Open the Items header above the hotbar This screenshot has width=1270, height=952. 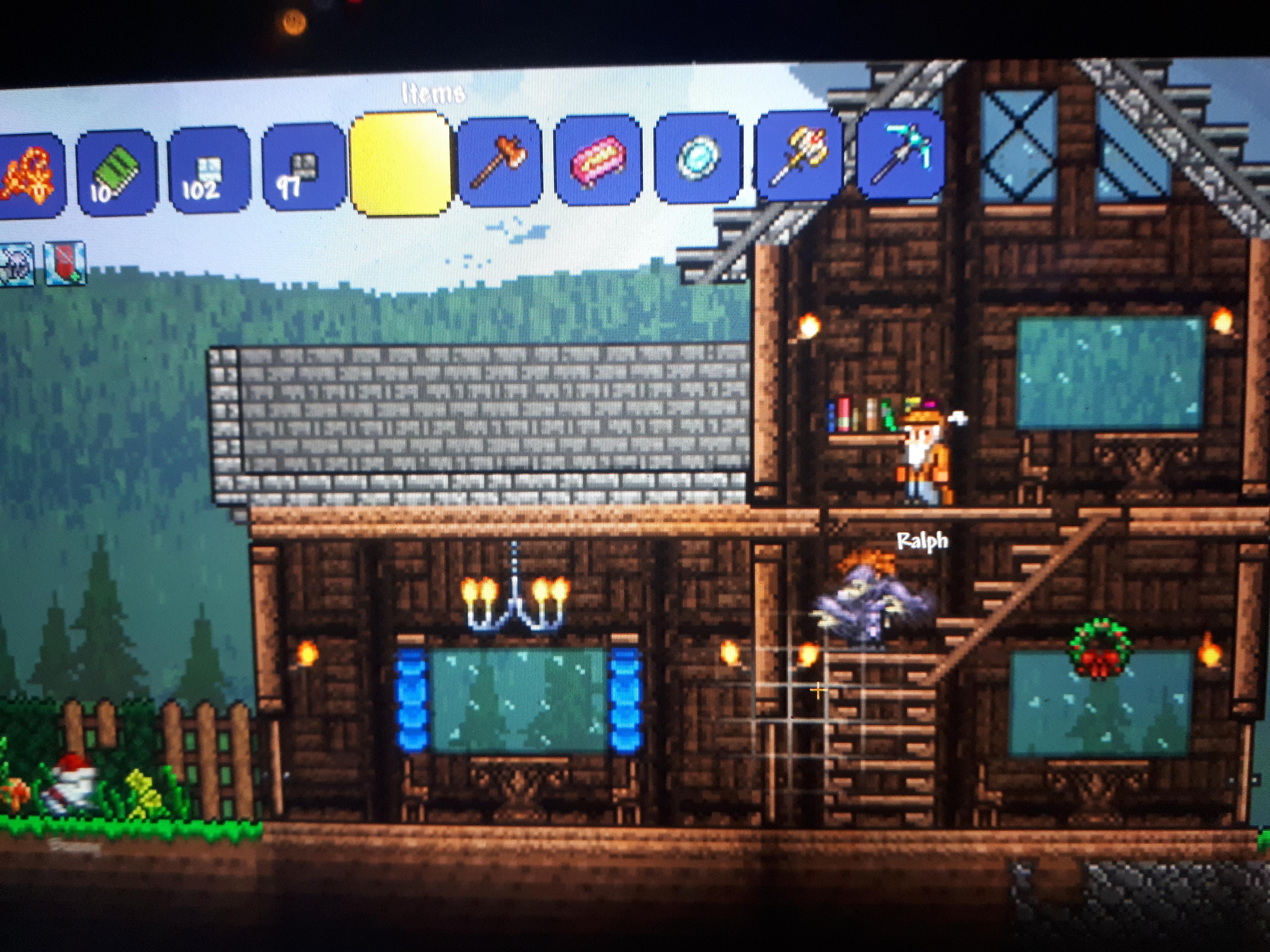pos(434,92)
